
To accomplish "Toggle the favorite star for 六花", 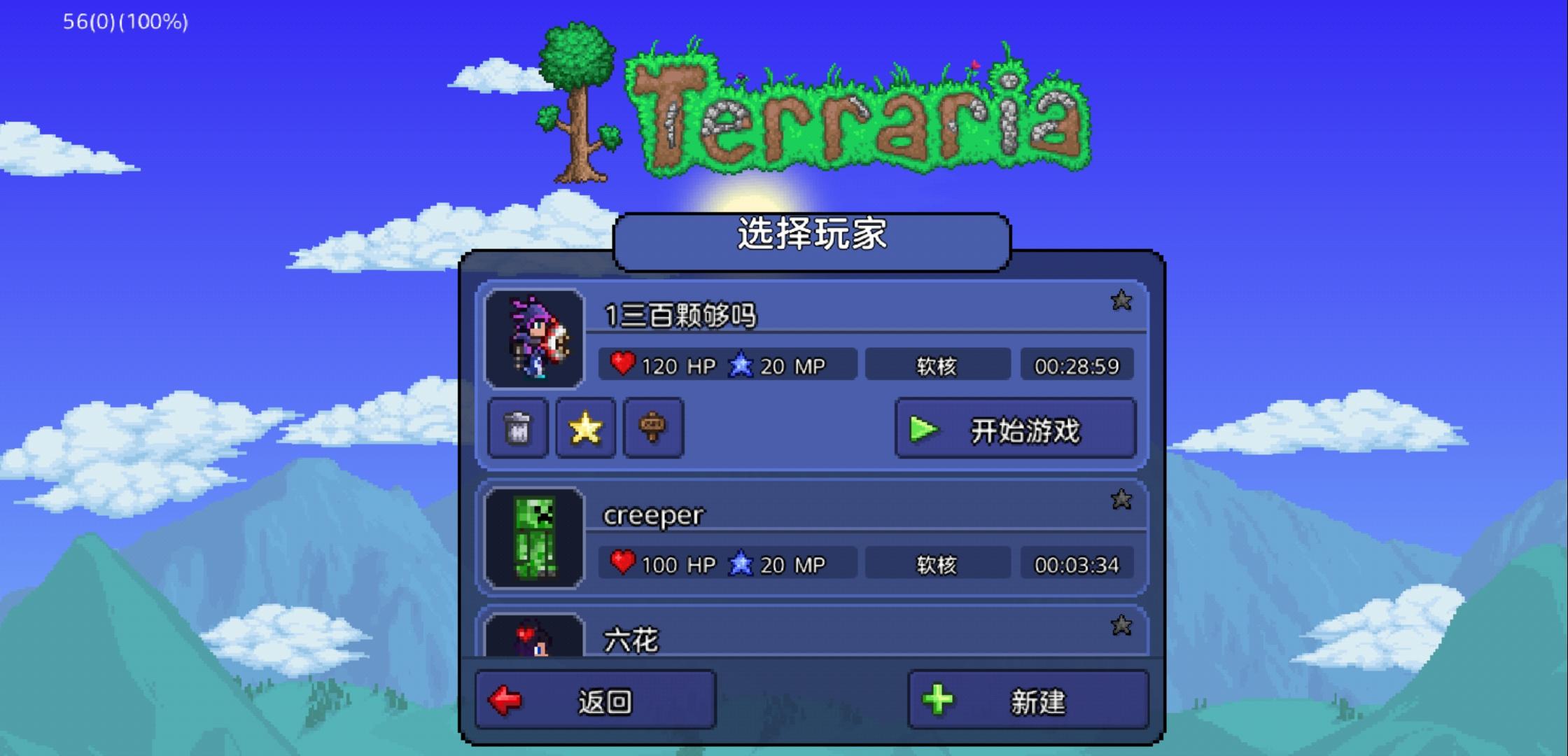I will click(x=1121, y=629).
